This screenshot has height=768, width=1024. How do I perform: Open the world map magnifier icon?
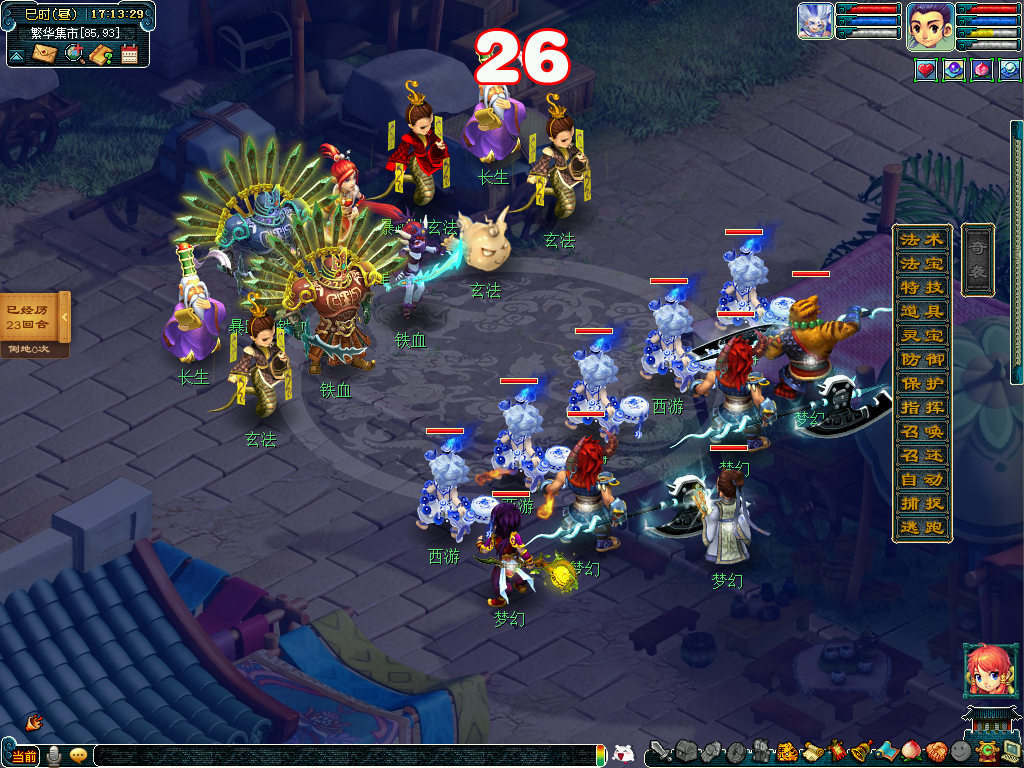click(x=73, y=54)
